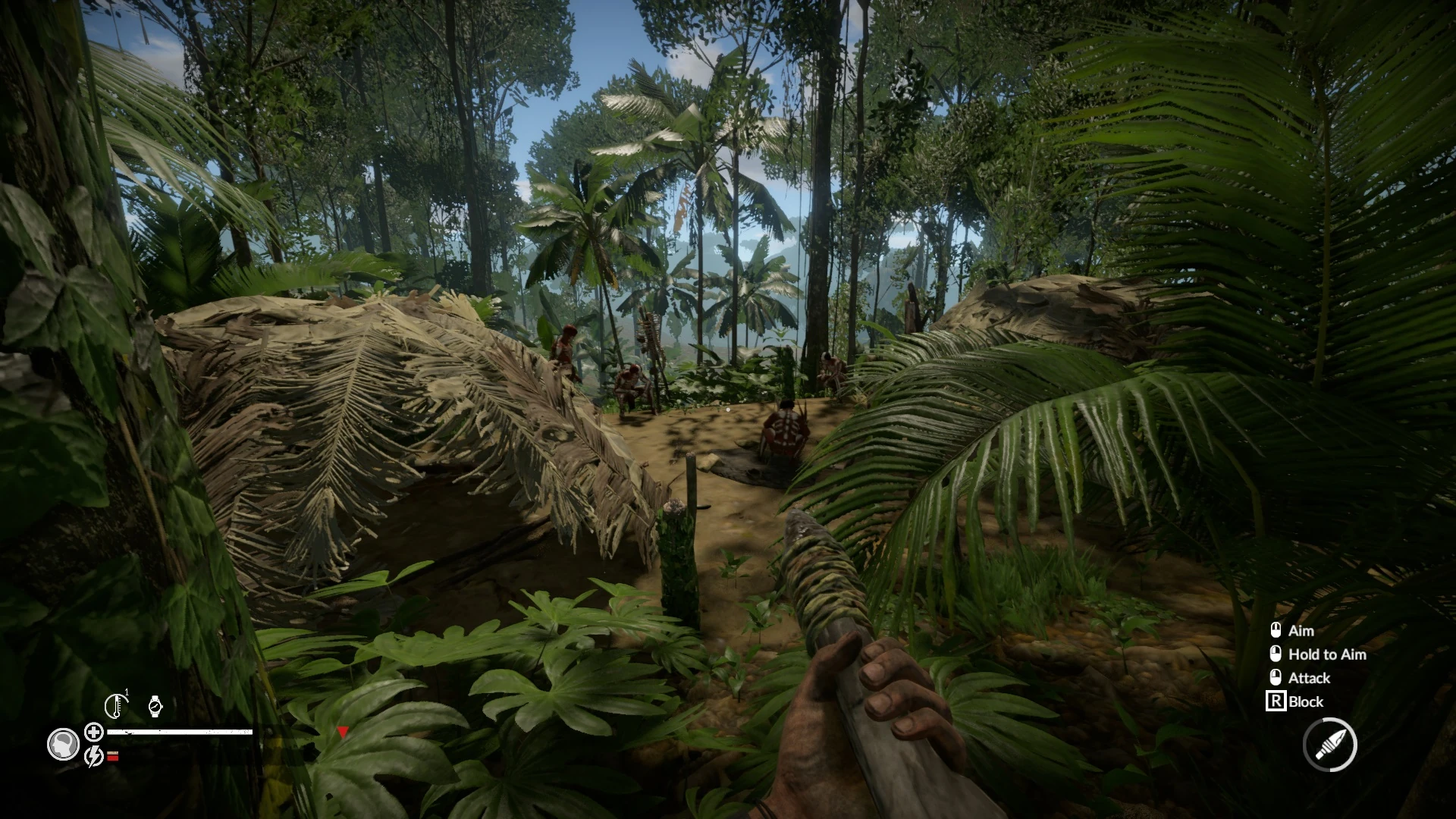1456x819 pixels.
Task: Toggle the Block control hint
Action: pyautogui.click(x=1306, y=701)
